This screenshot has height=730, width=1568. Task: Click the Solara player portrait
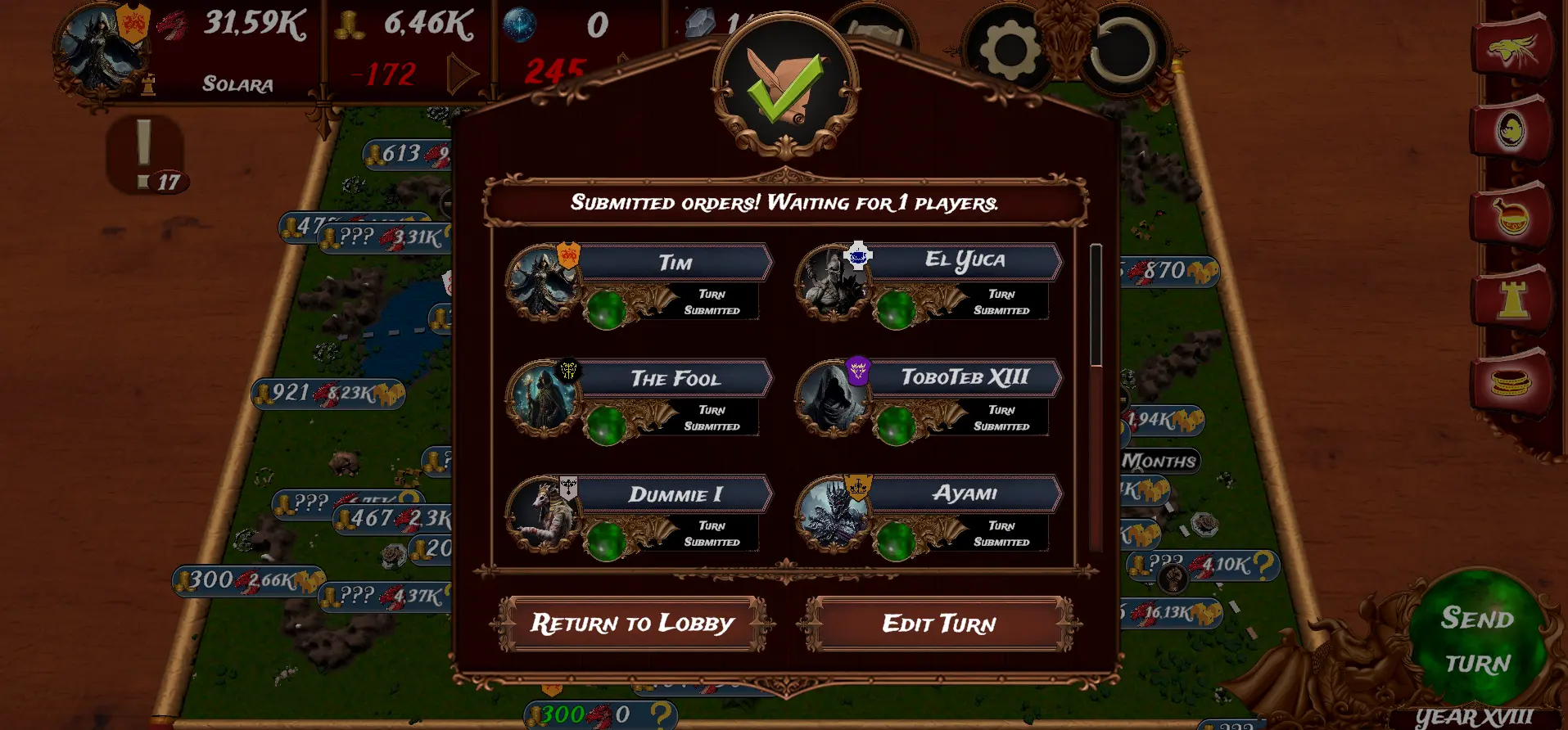pyautogui.click(x=100, y=49)
